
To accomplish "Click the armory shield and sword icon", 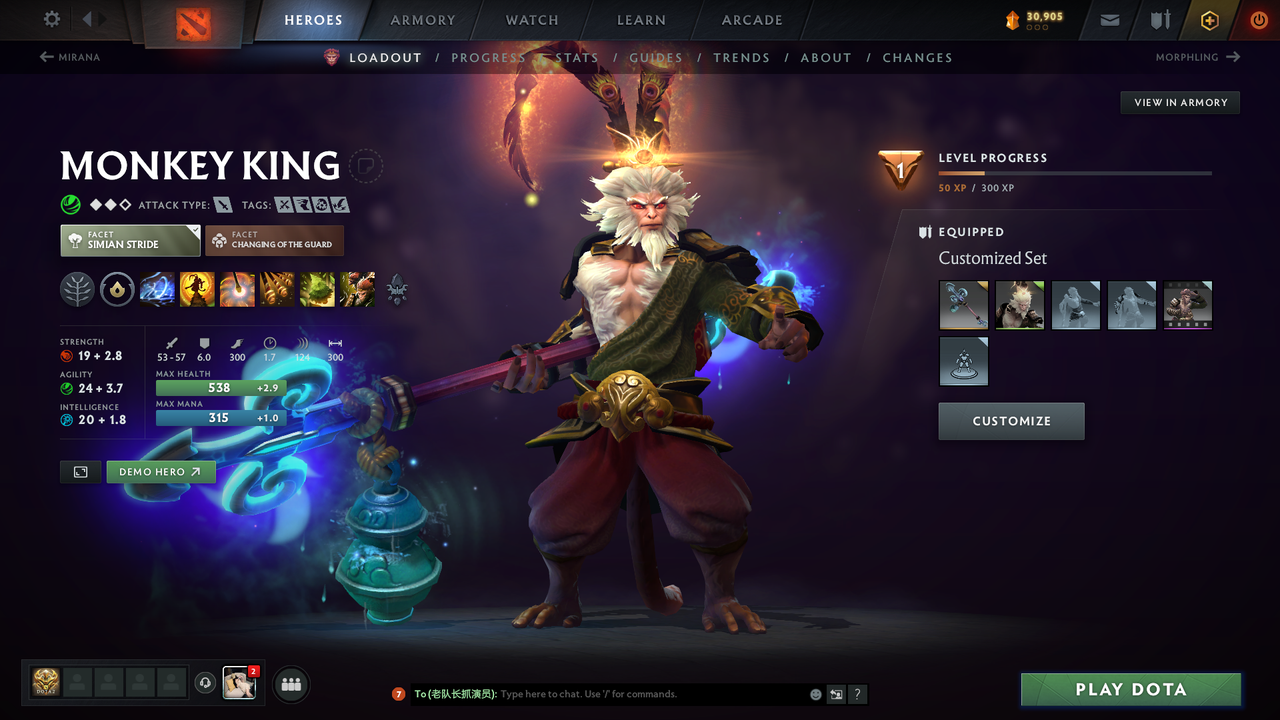I will point(1160,19).
